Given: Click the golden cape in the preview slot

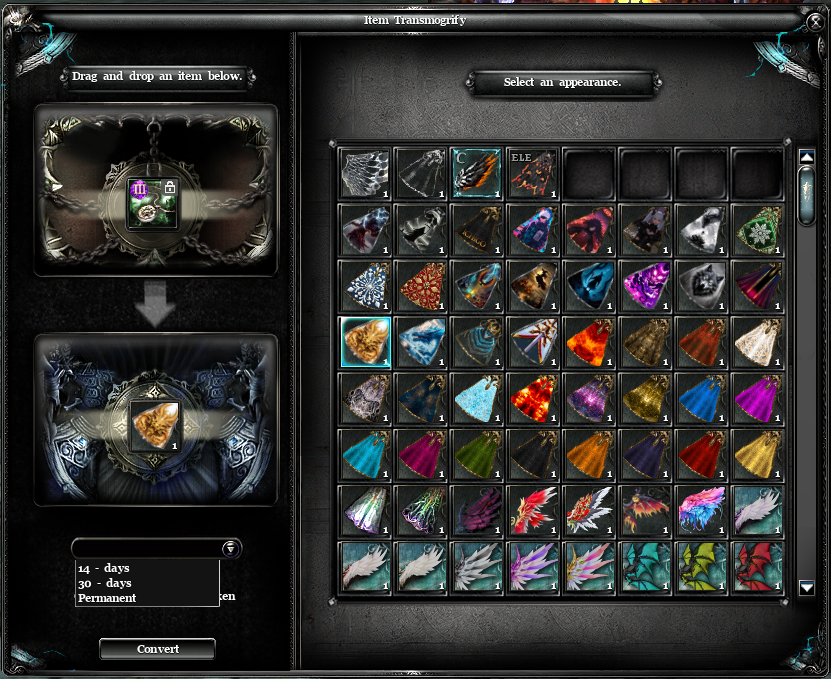Looking at the screenshot, I should pos(155,426).
